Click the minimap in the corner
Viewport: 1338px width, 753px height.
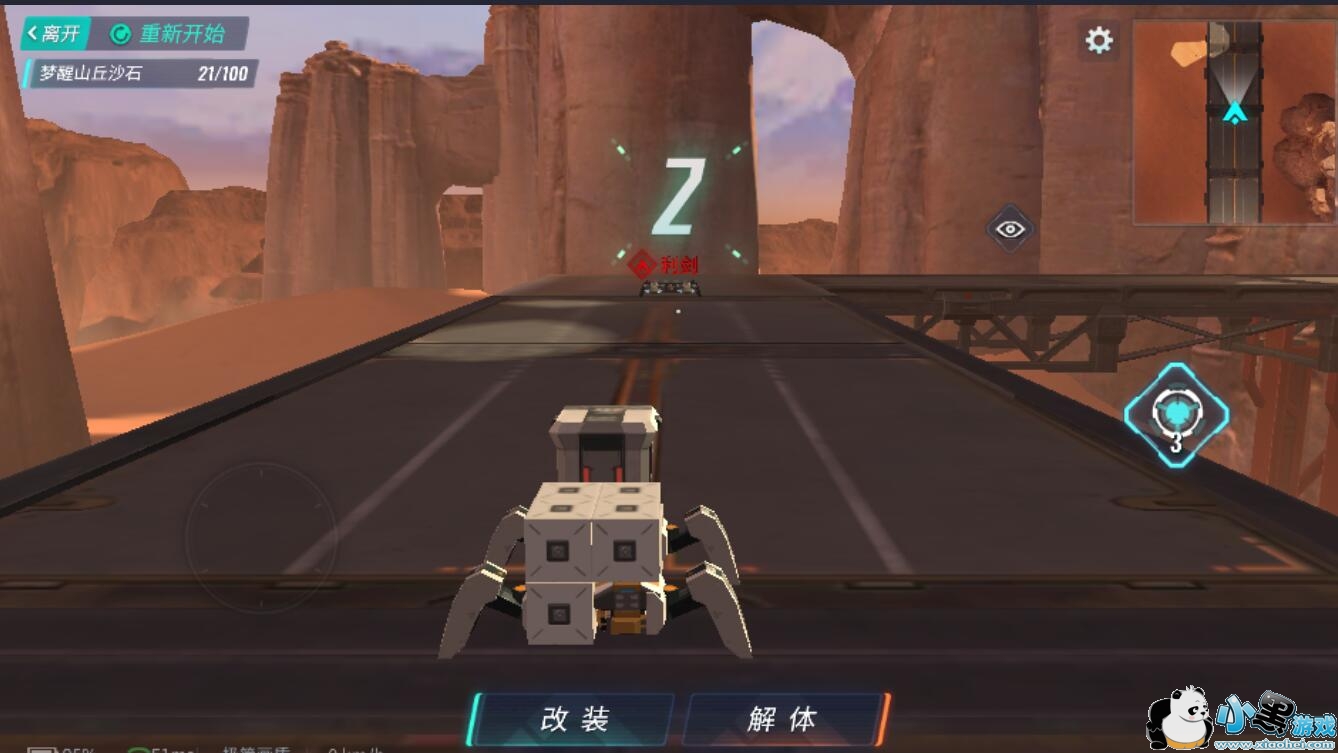pyautogui.click(x=1234, y=122)
